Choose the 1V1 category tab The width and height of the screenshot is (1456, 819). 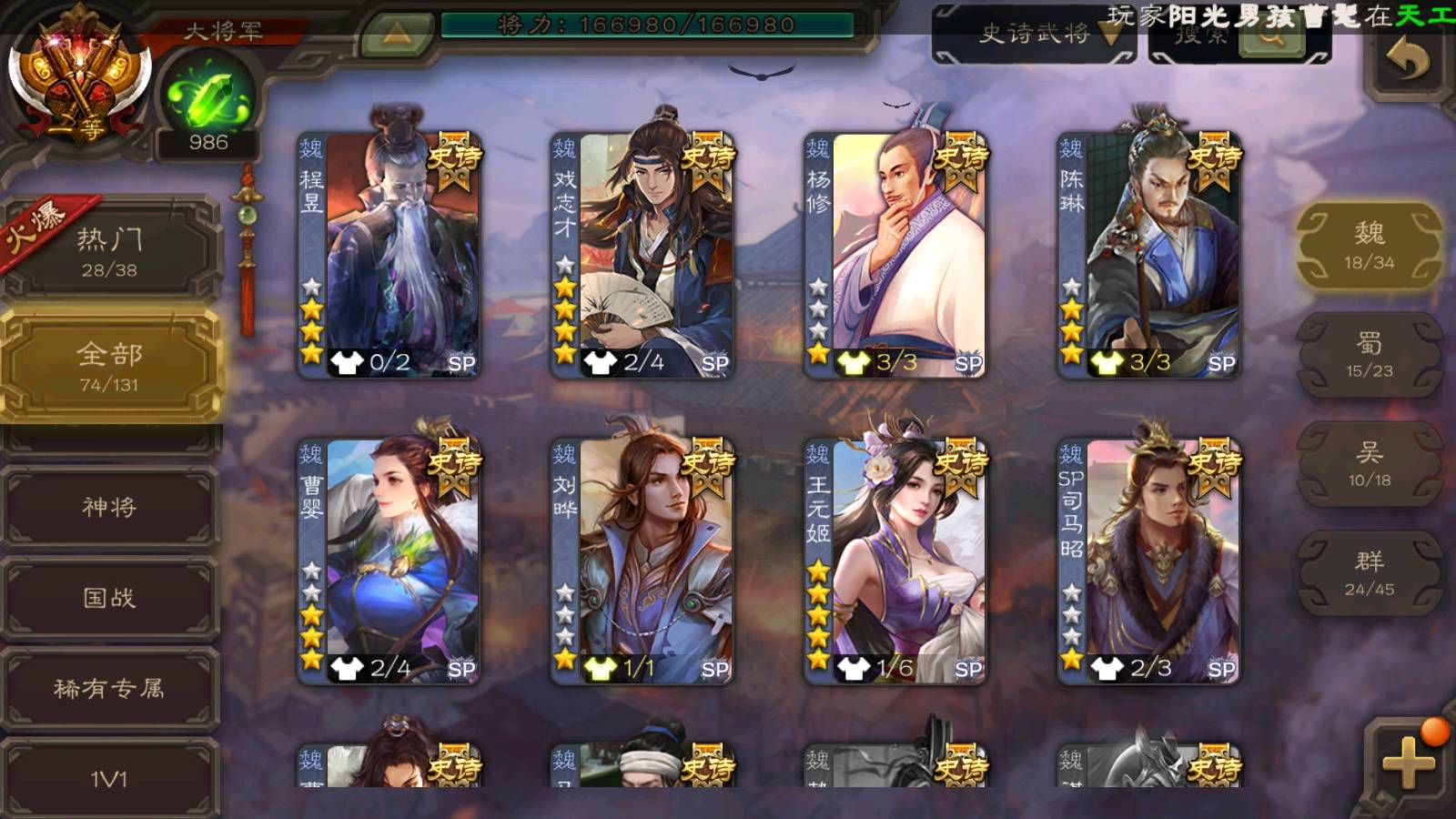pos(110,778)
